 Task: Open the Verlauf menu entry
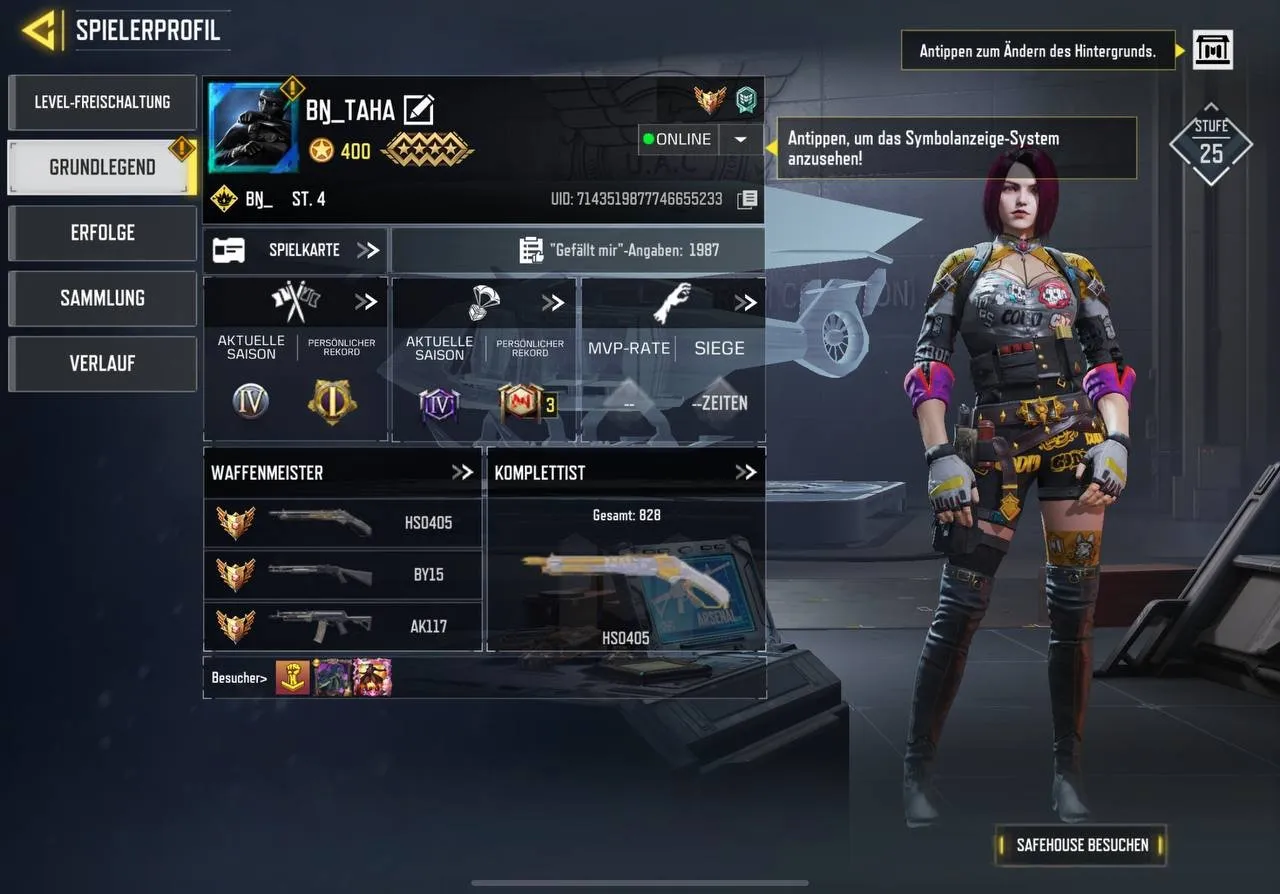coord(101,363)
